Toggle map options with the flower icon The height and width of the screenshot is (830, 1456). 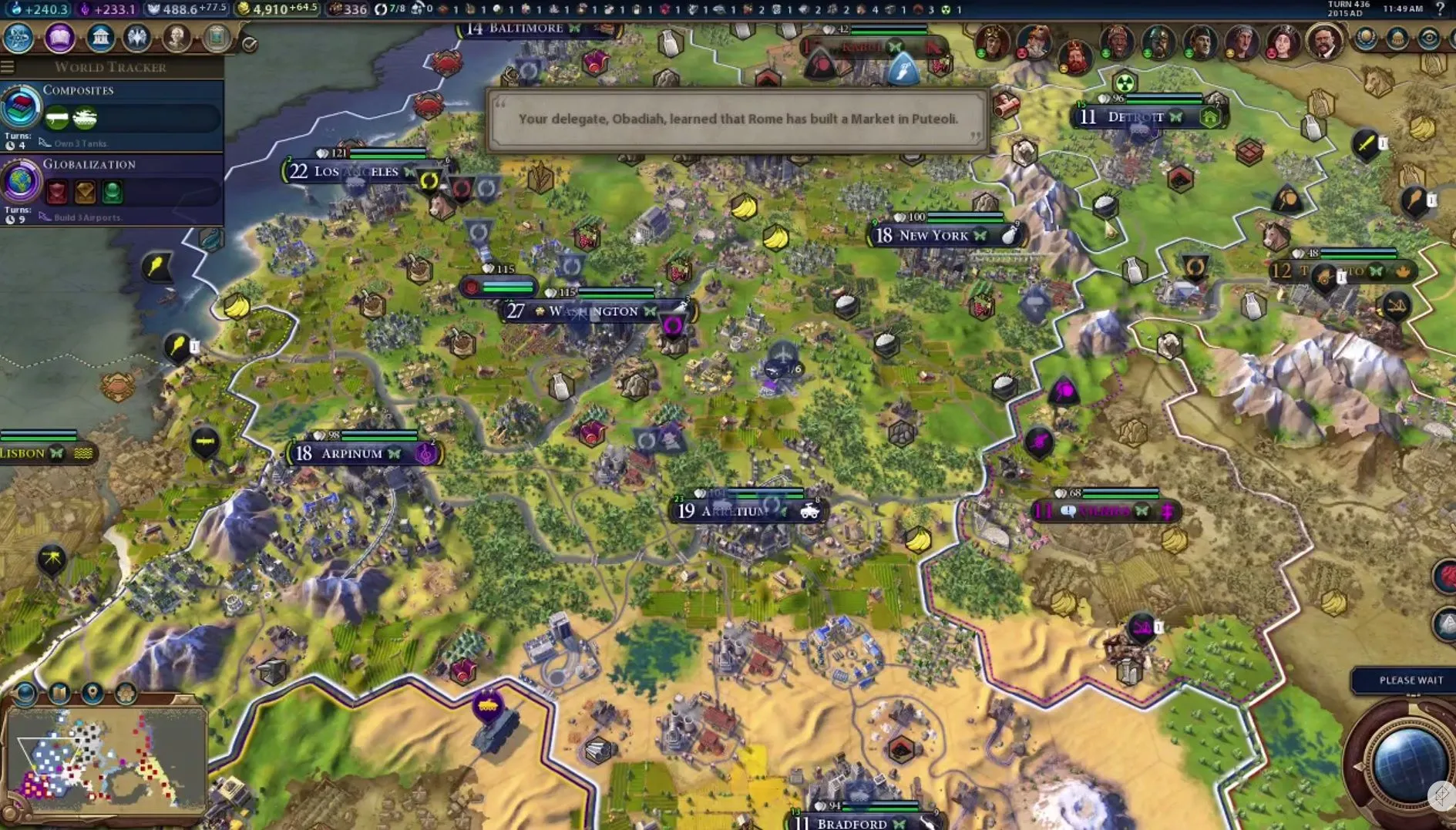click(125, 693)
